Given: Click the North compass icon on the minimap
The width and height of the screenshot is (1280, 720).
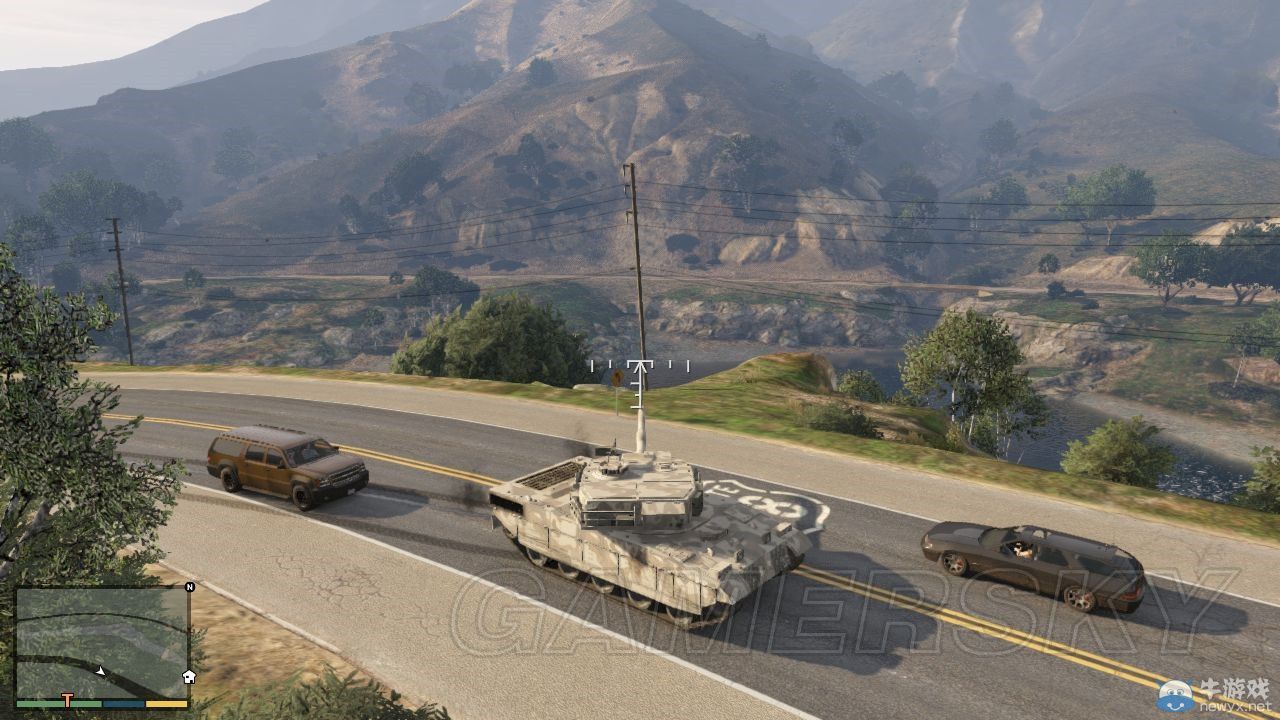Looking at the screenshot, I should pyautogui.click(x=189, y=587).
